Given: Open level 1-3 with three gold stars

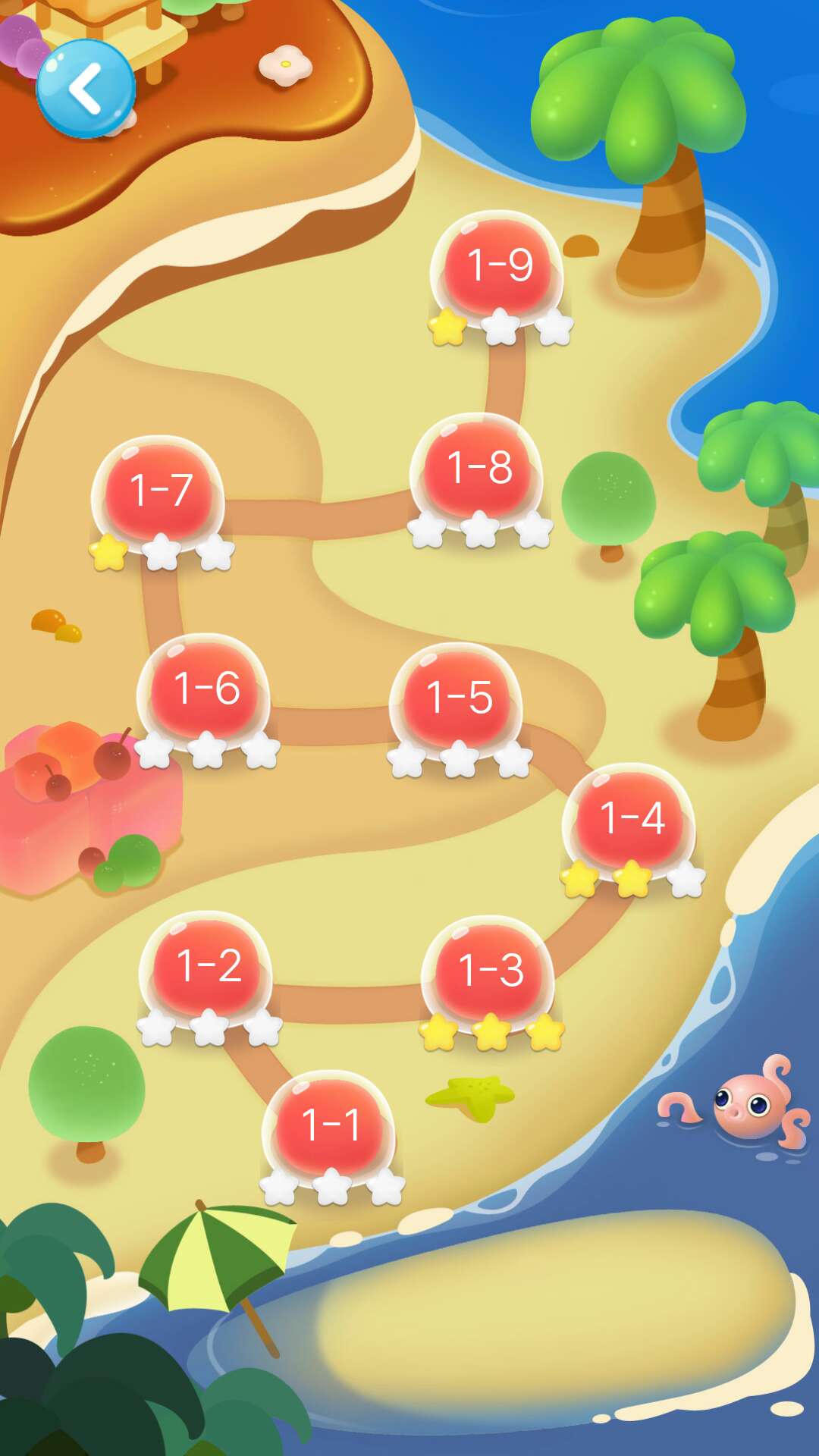Looking at the screenshot, I should coord(490,970).
